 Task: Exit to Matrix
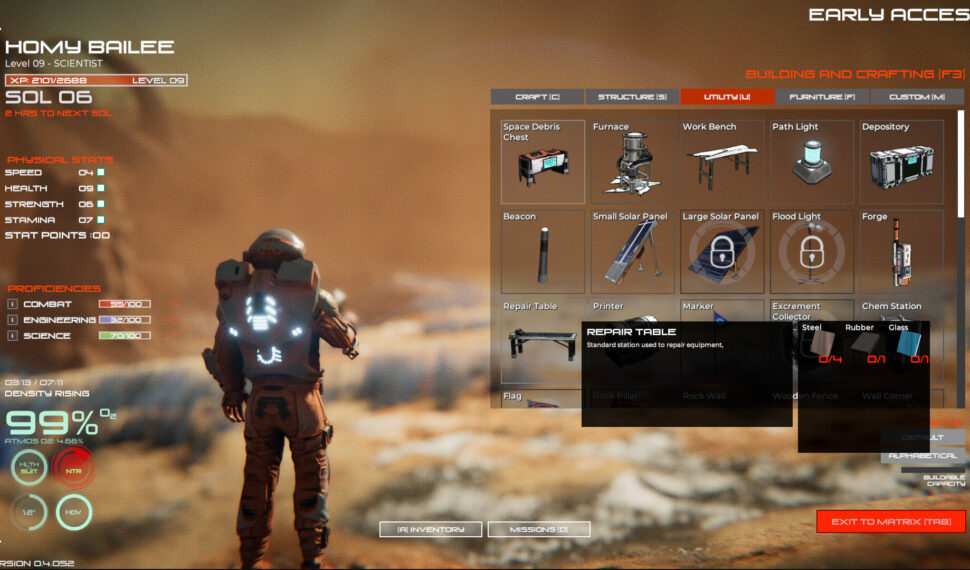(891, 521)
